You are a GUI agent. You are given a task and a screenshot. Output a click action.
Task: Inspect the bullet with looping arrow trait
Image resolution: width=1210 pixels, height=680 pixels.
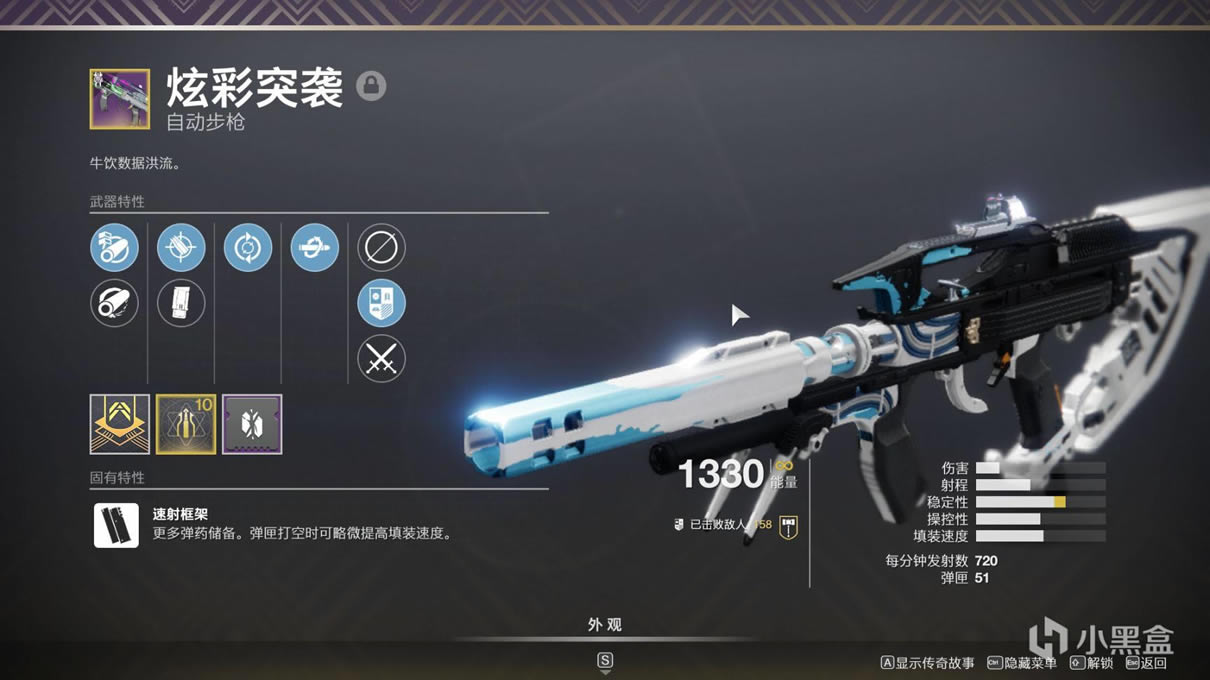pos(315,247)
